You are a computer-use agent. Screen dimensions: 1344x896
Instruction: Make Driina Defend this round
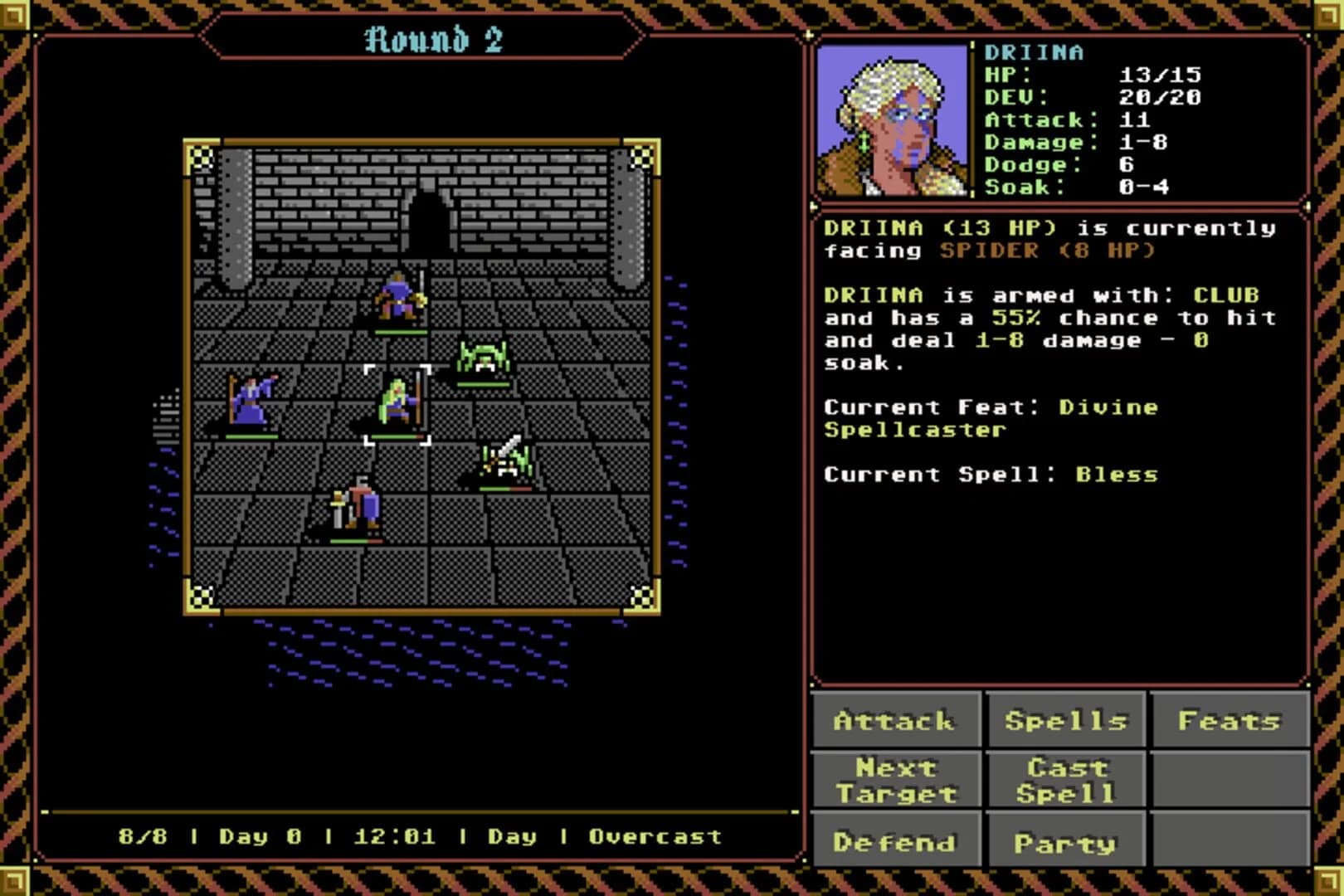click(897, 840)
